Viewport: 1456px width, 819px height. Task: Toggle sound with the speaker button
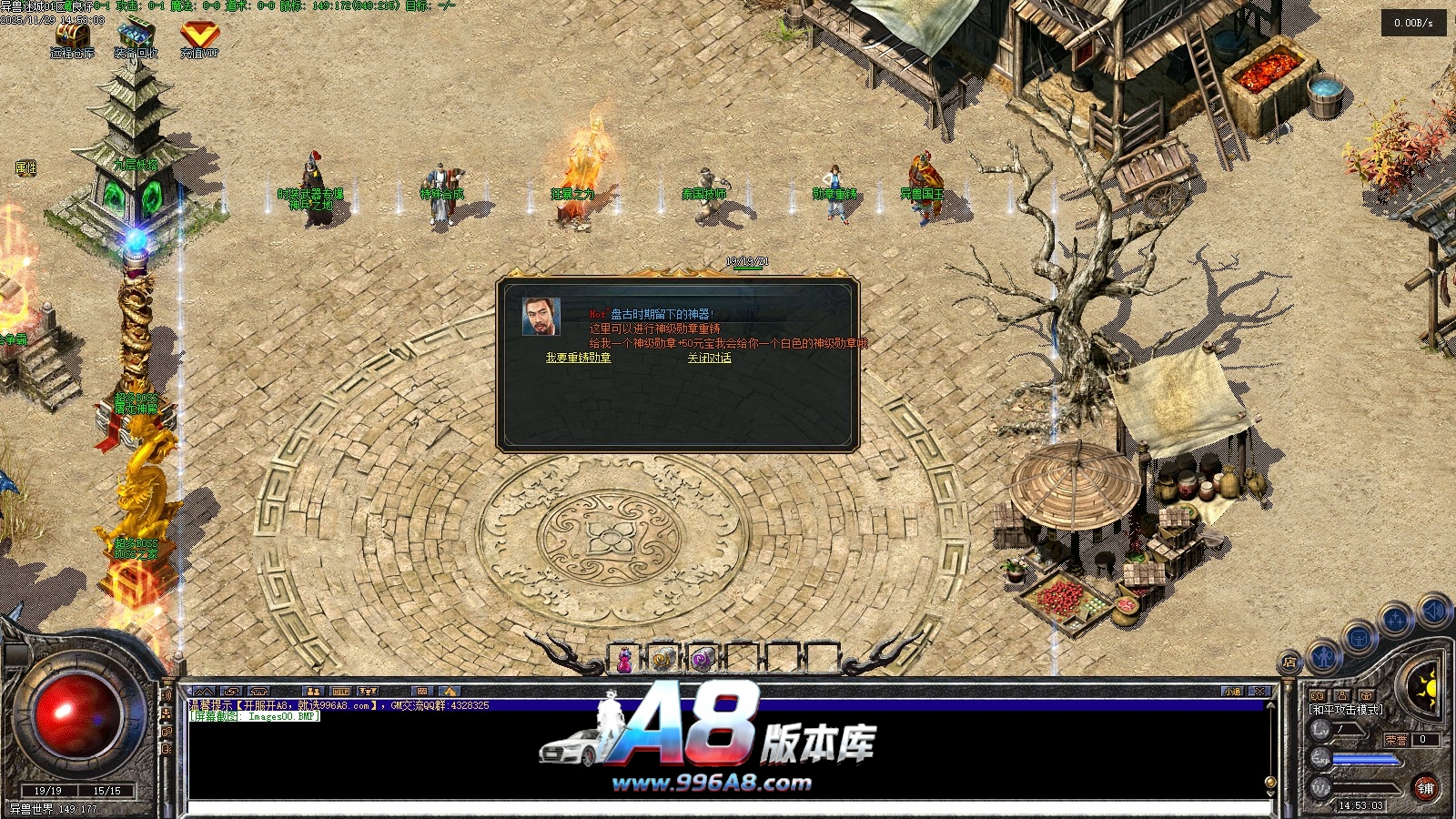tap(1433, 611)
